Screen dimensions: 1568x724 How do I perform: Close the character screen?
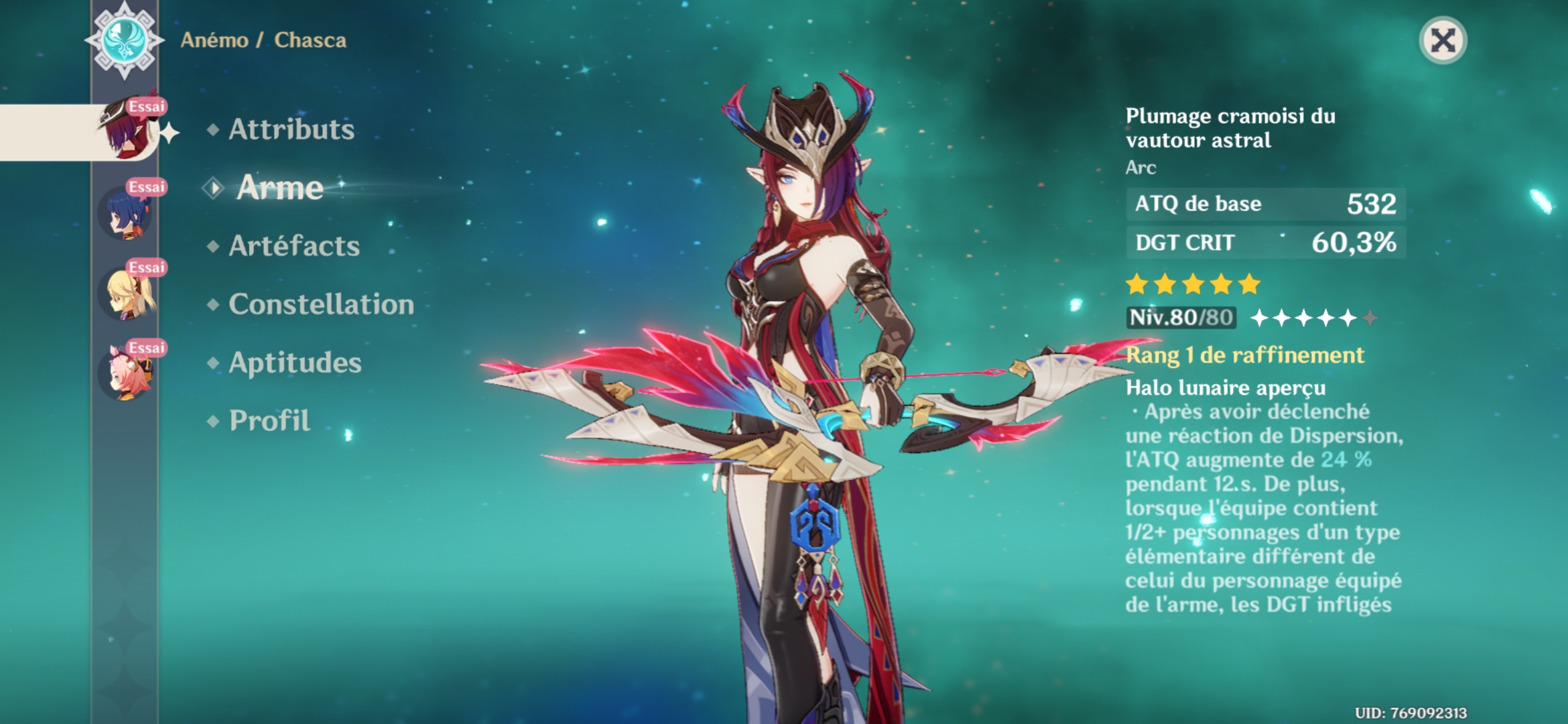pos(1443,41)
